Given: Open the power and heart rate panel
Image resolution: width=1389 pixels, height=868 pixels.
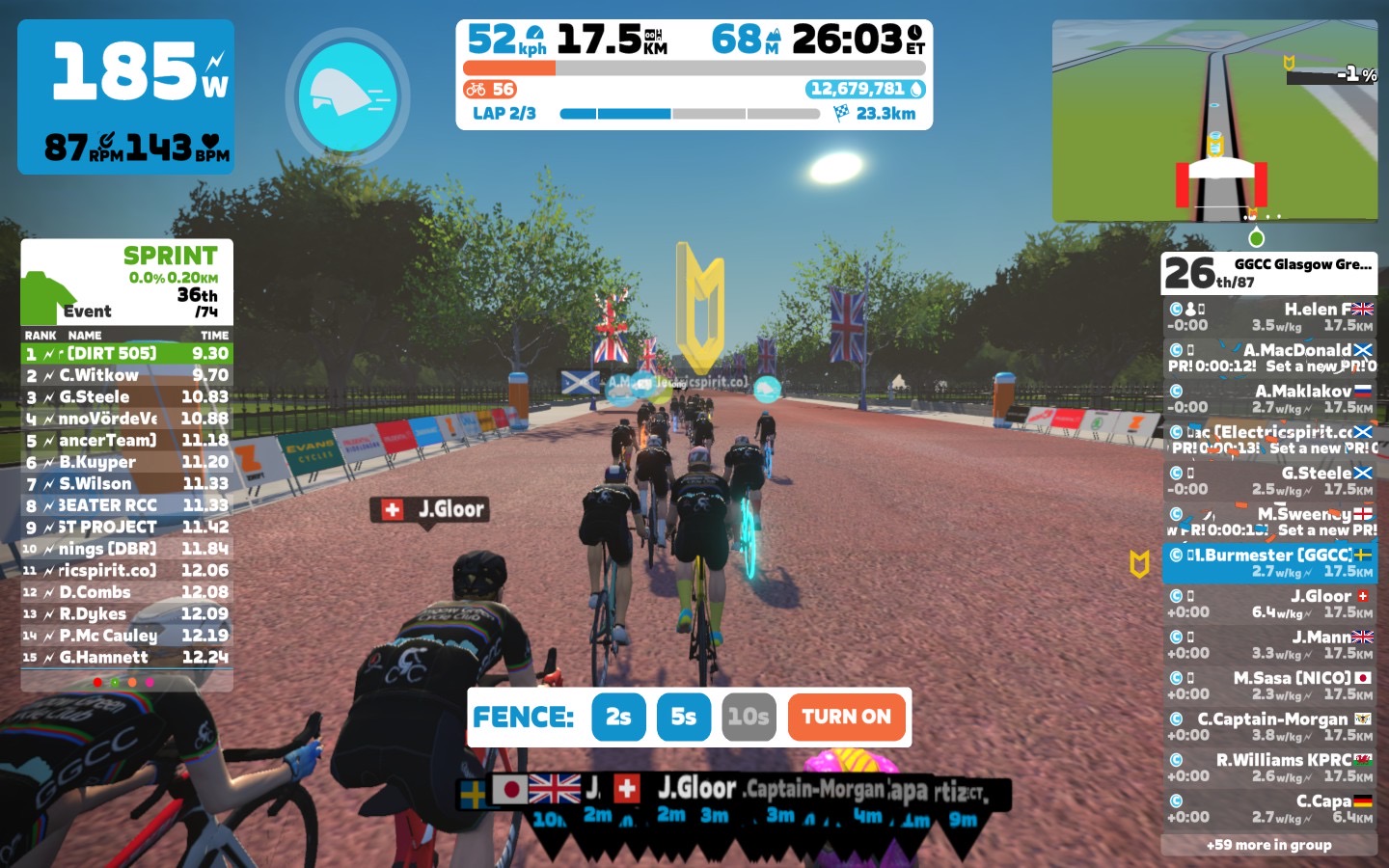Looking at the screenshot, I should coord(126,96).
